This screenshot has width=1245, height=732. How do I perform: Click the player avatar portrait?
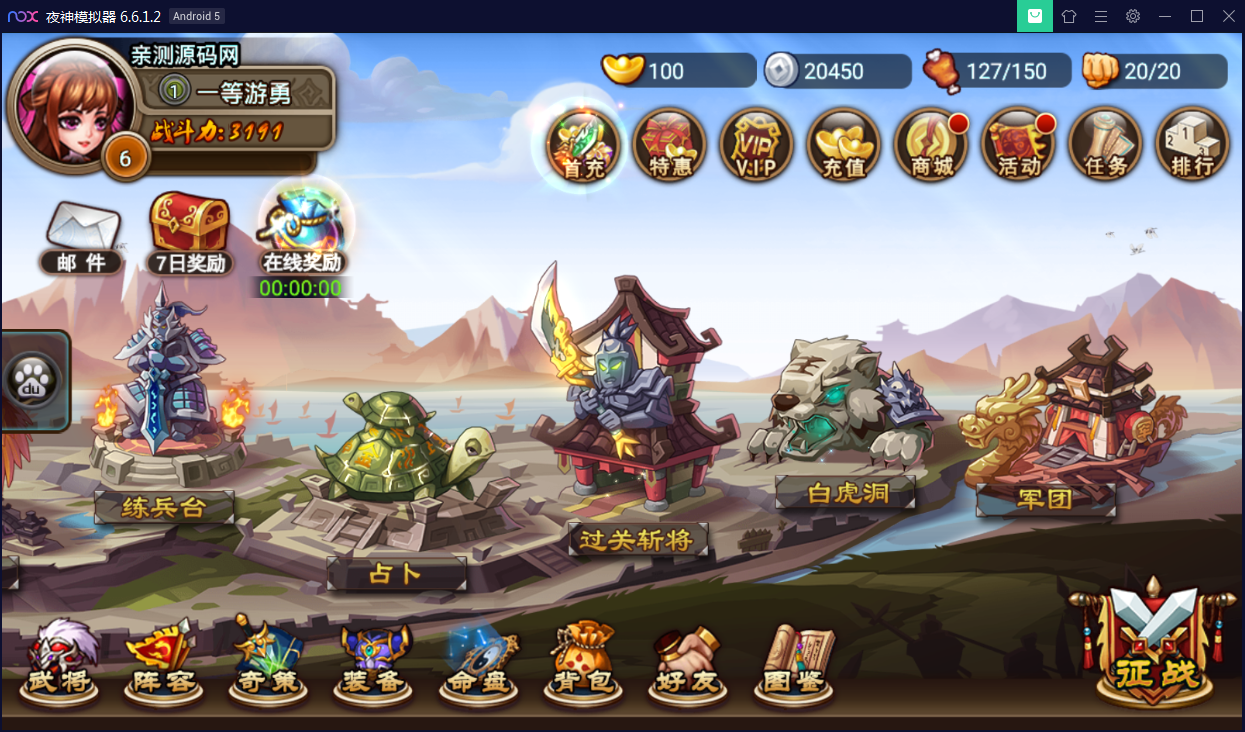pyautogui.click(x=64, y=102)
